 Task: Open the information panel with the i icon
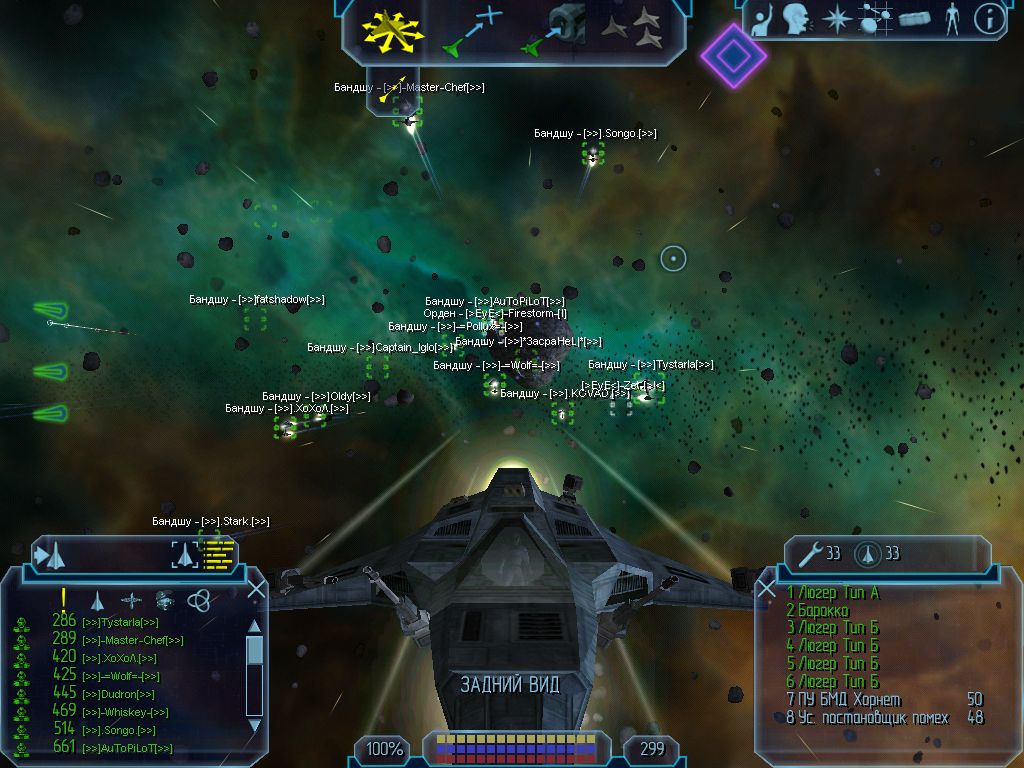click(989, 18)
